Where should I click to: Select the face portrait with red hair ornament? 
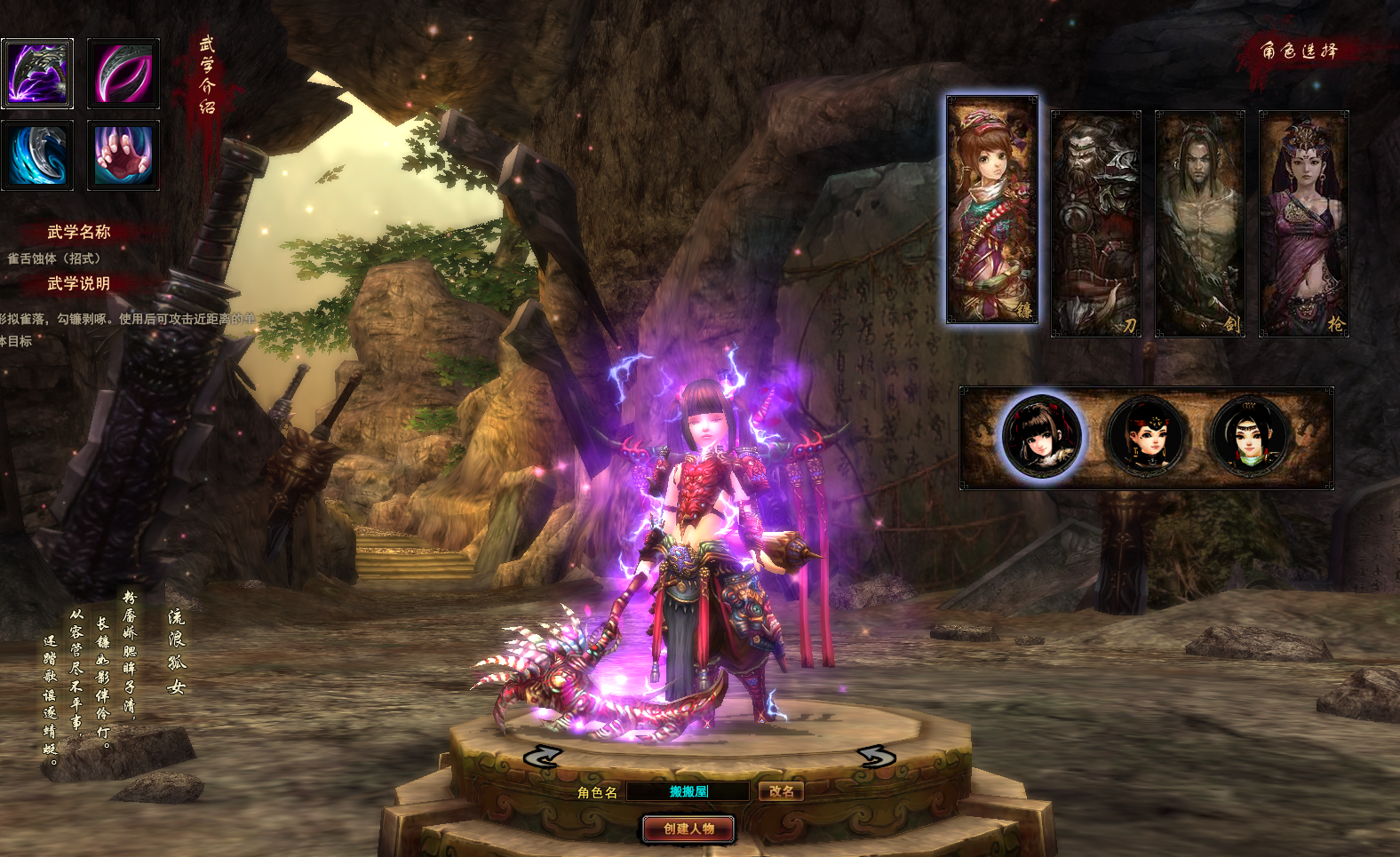pos(1146,436)
